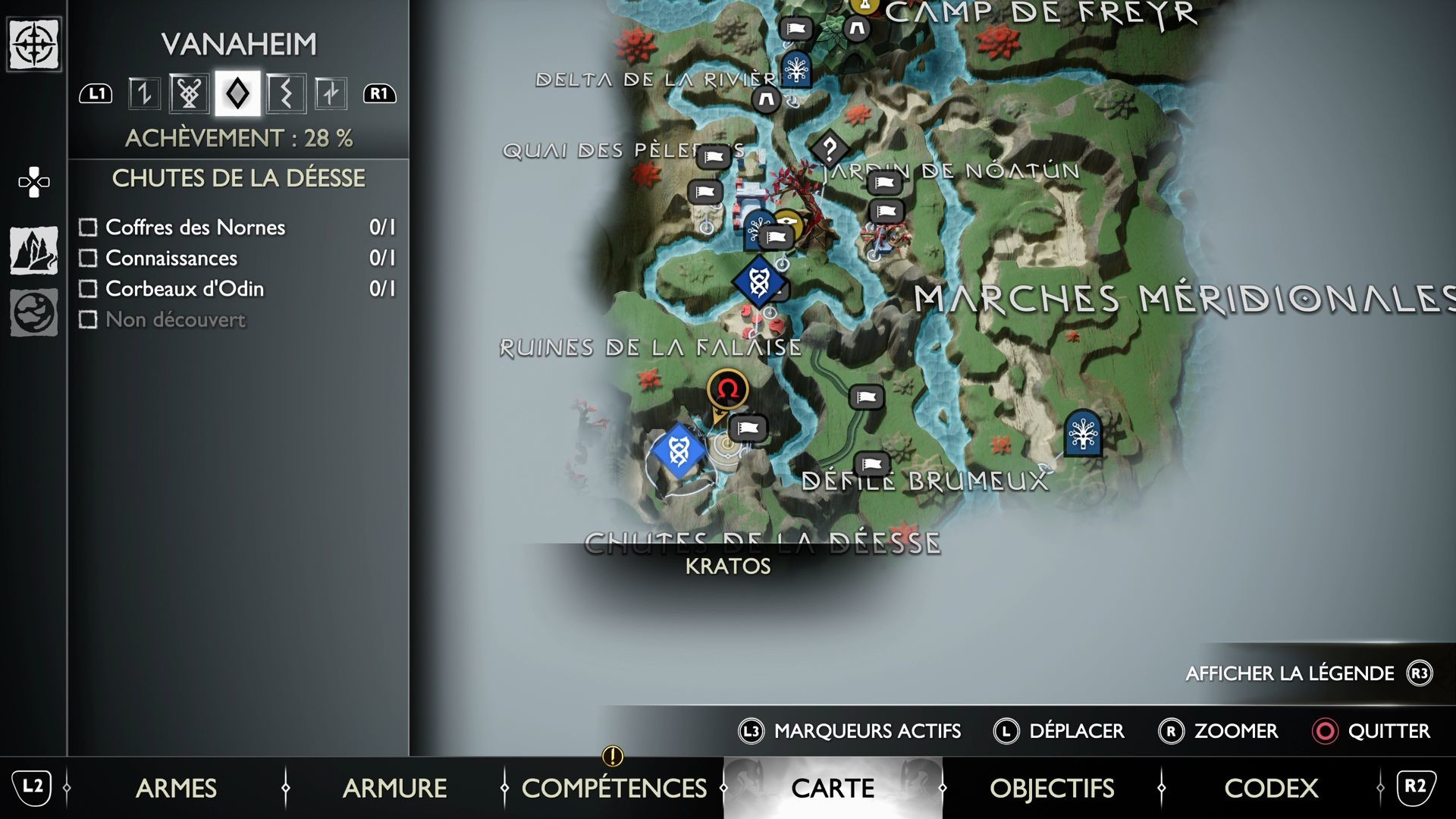
Task: Toggle the Connaissances checkbox
Action: pyautogui.click(x=89, y=258)
